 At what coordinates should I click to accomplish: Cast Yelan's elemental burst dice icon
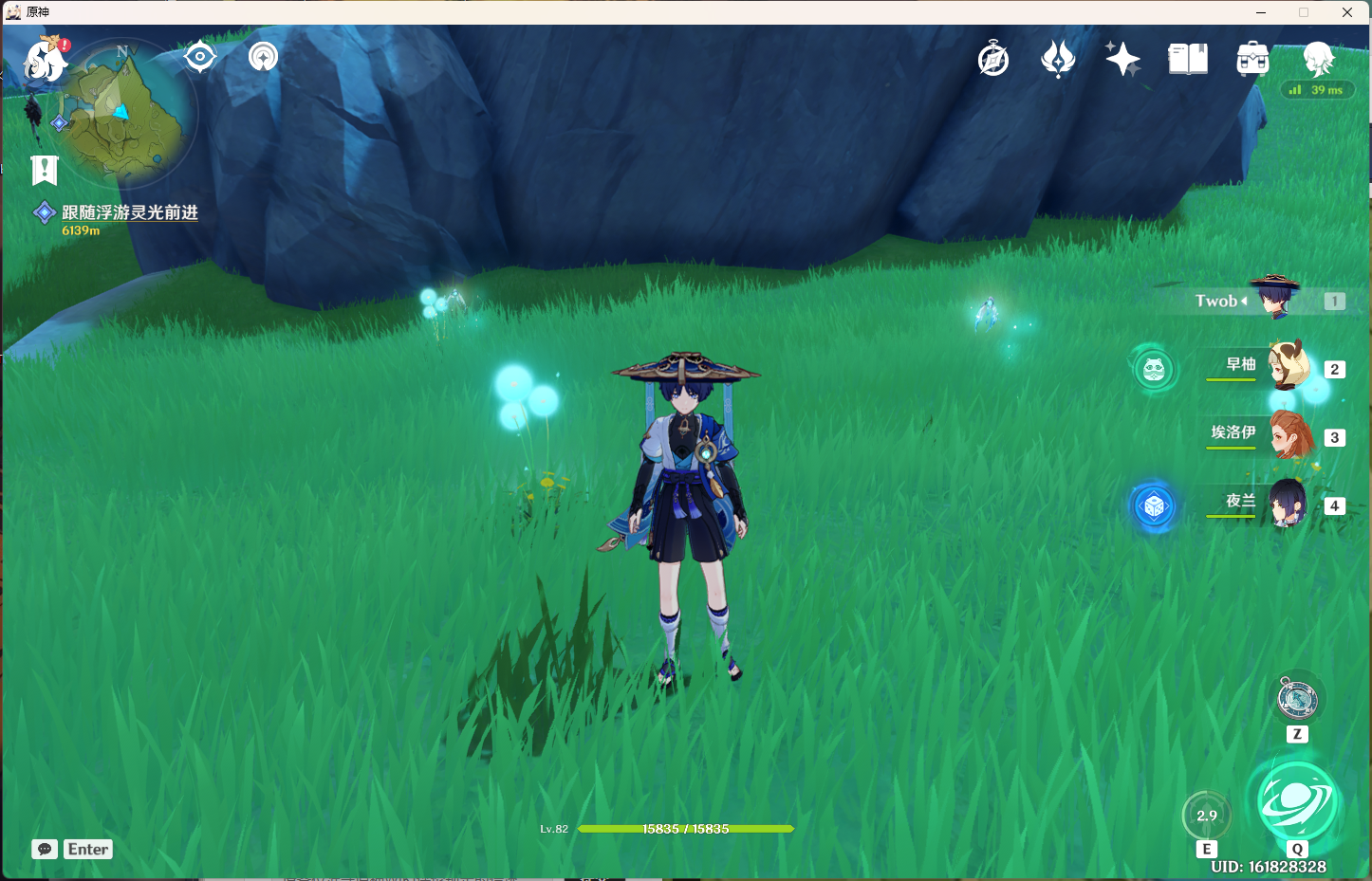click(x=1153, y=505)
